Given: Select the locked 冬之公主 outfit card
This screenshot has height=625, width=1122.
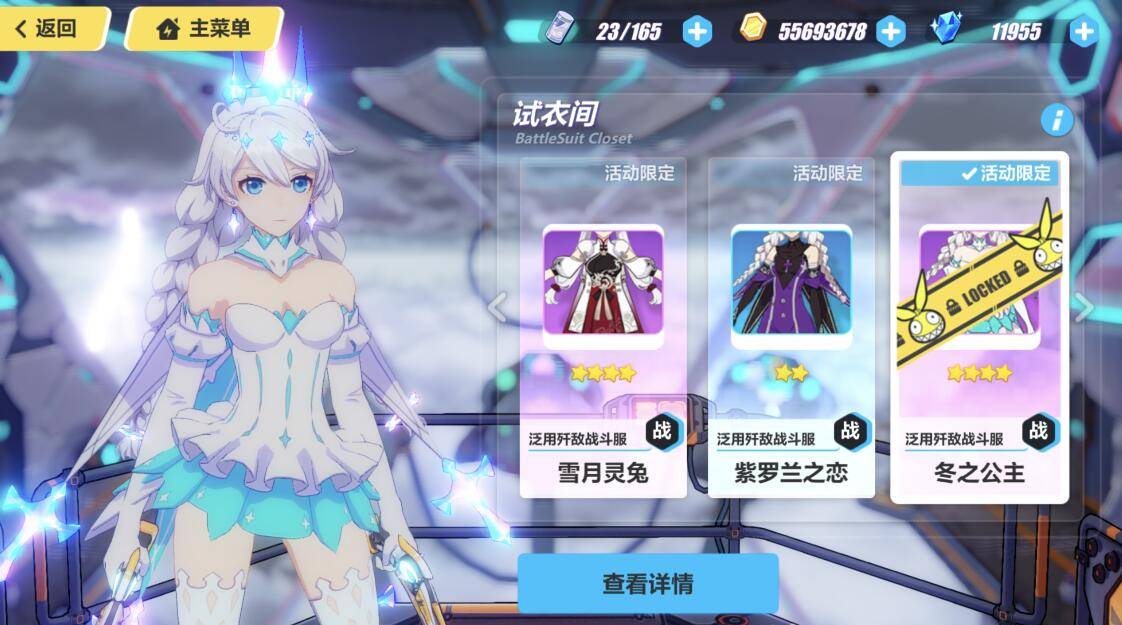Looking at the screenshot, I should click(979, 326).
